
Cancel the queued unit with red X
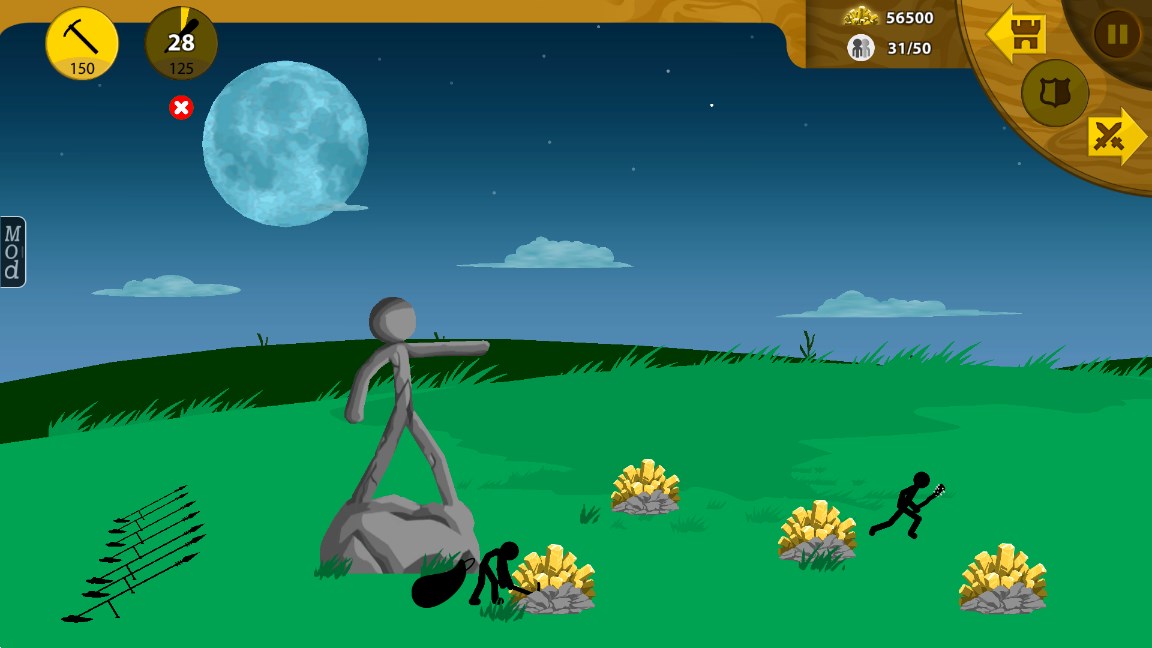[181, 108]
